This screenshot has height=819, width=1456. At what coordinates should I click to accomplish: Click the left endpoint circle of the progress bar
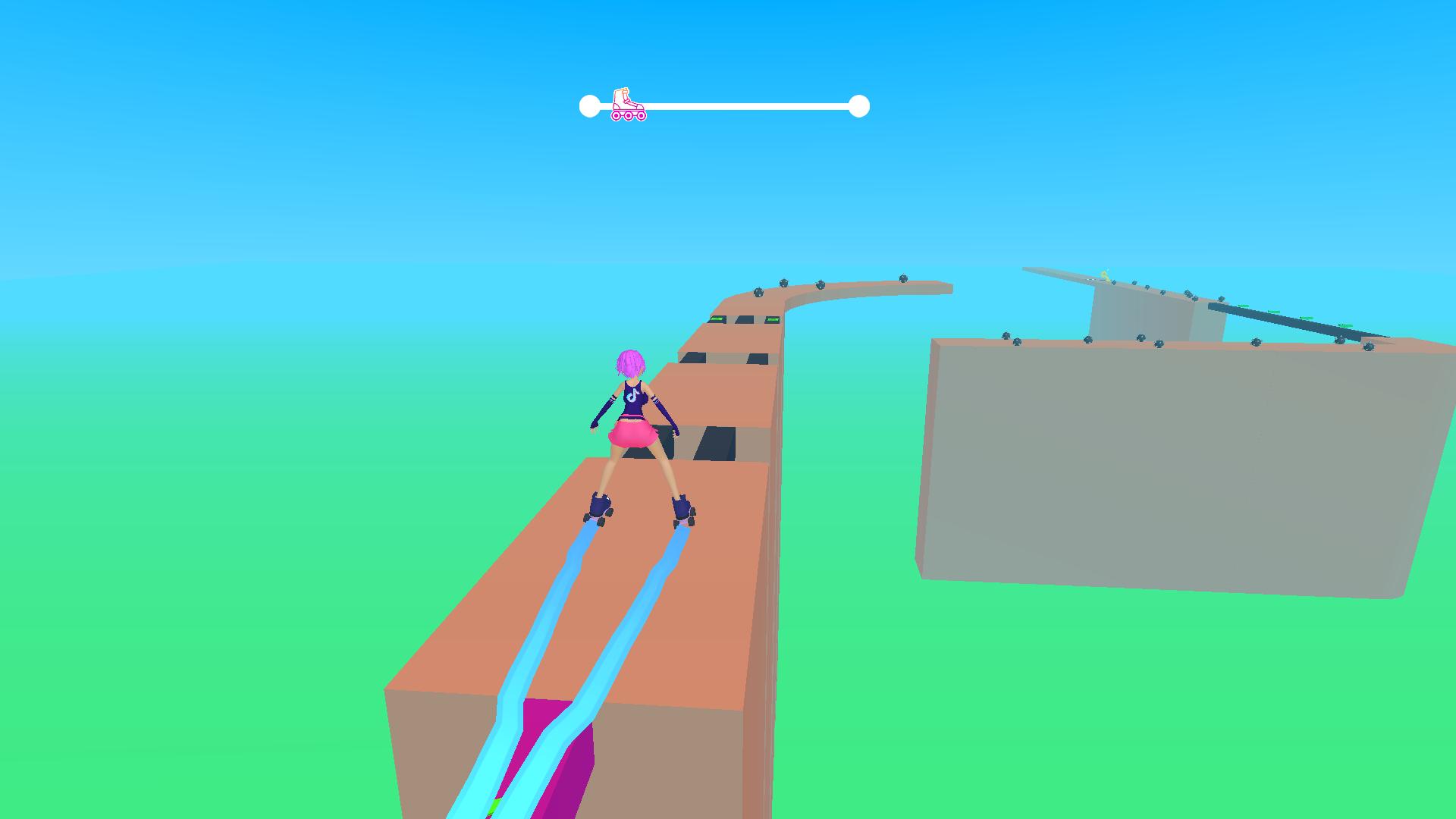click(x=591, y=105)
